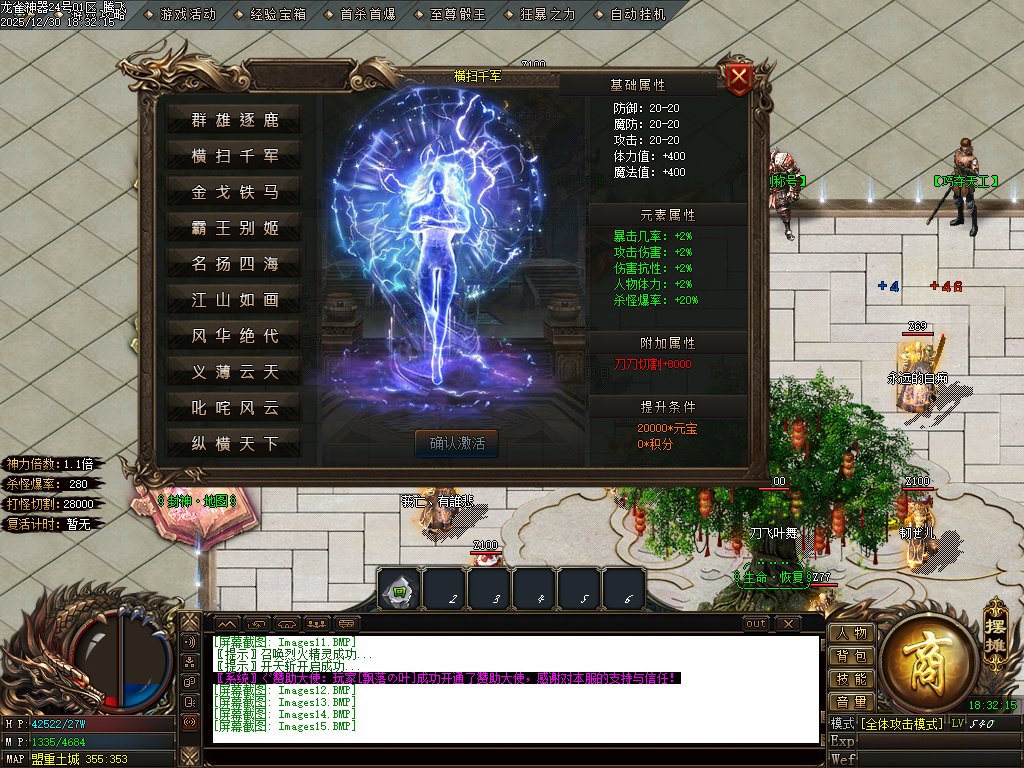1024x768 pixels.
Task: Confirm activation with the 确认激活 button
Action: 457,443
